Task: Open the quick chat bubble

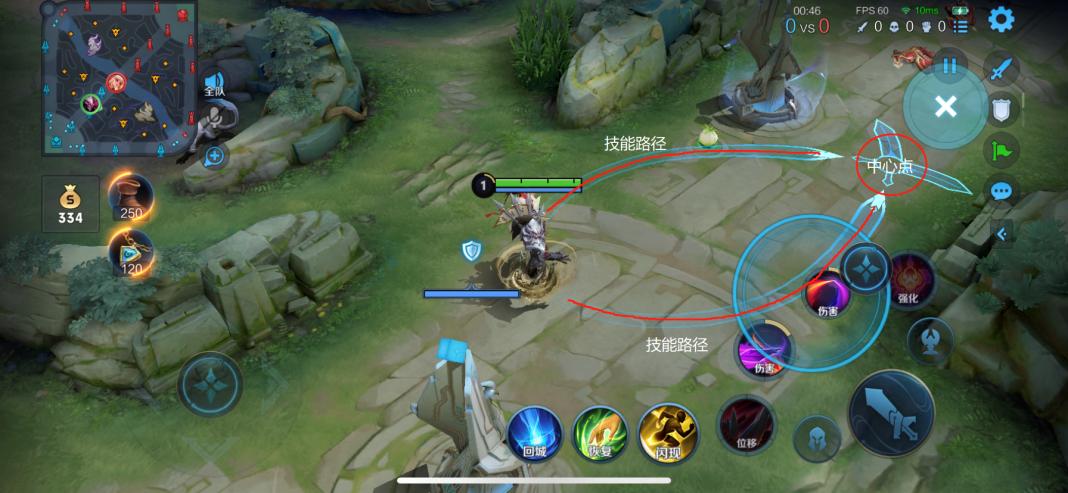Action: click(1001, 191)
